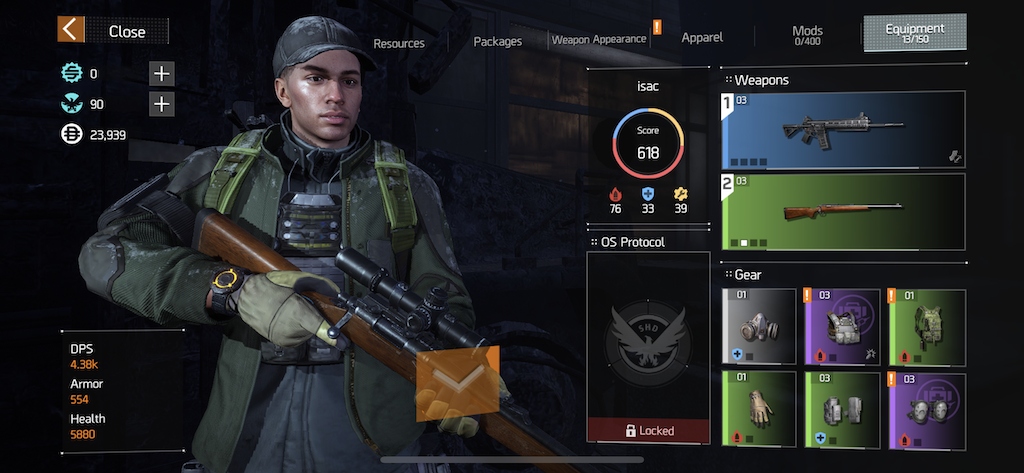Select the Equipment tab
The height and width of the screenshot is (473, 1024).
click(x=914, y=32)
